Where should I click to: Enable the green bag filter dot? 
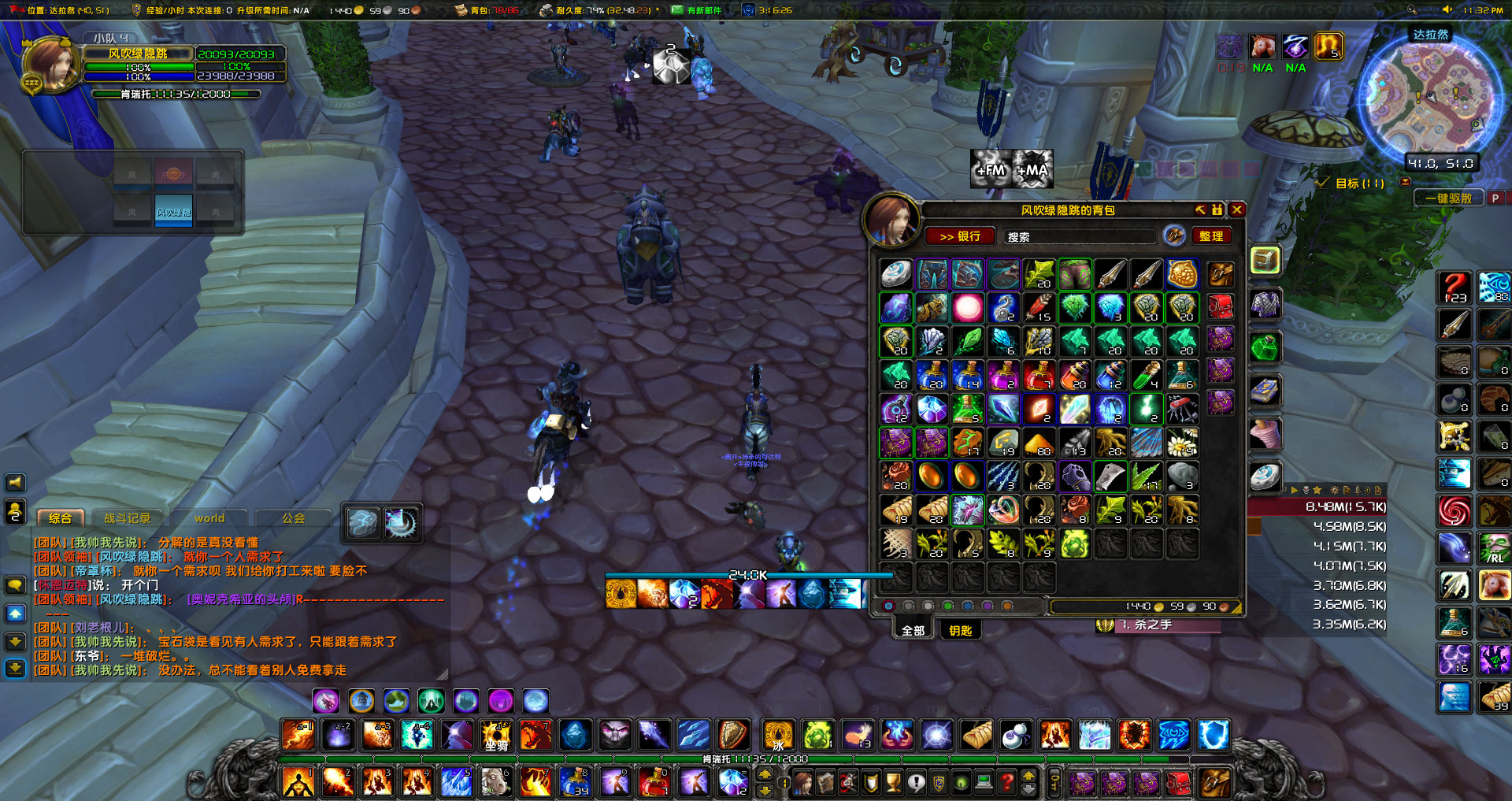[x=947, y=606]
